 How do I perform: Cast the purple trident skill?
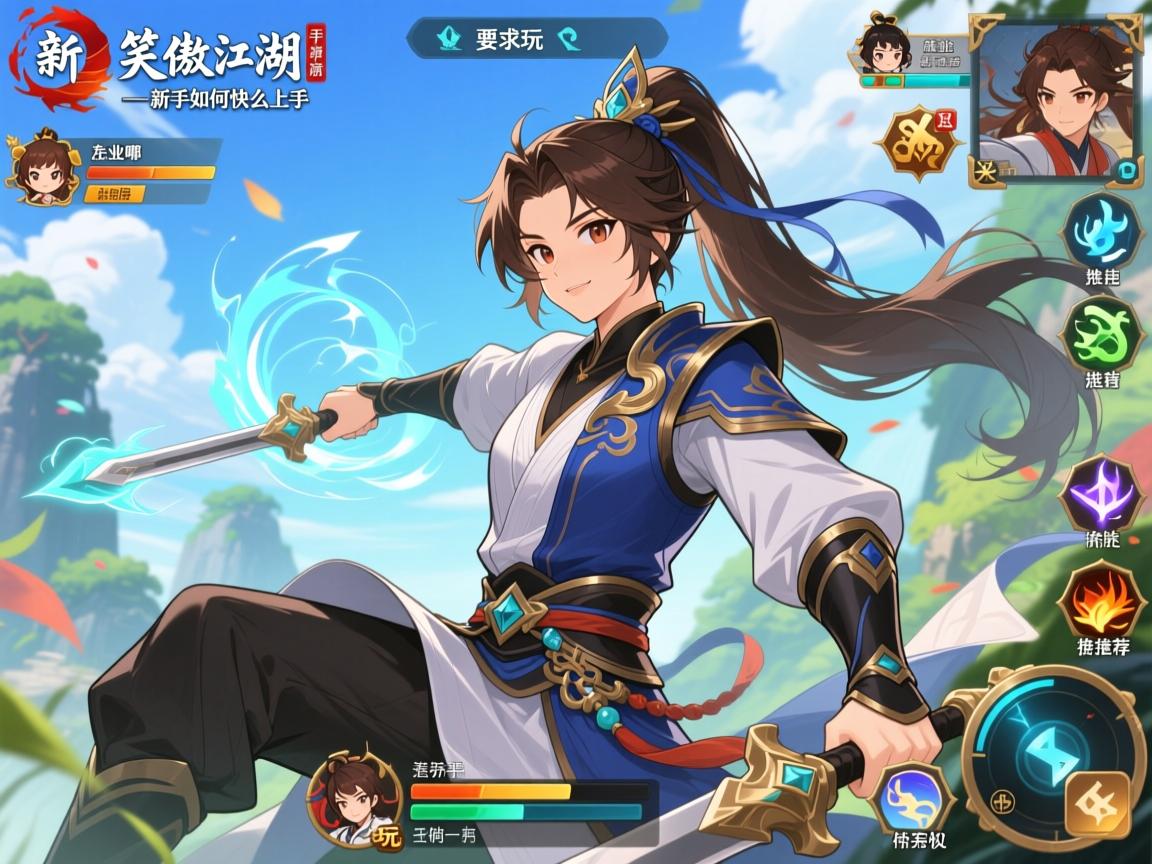point(1102,493)
